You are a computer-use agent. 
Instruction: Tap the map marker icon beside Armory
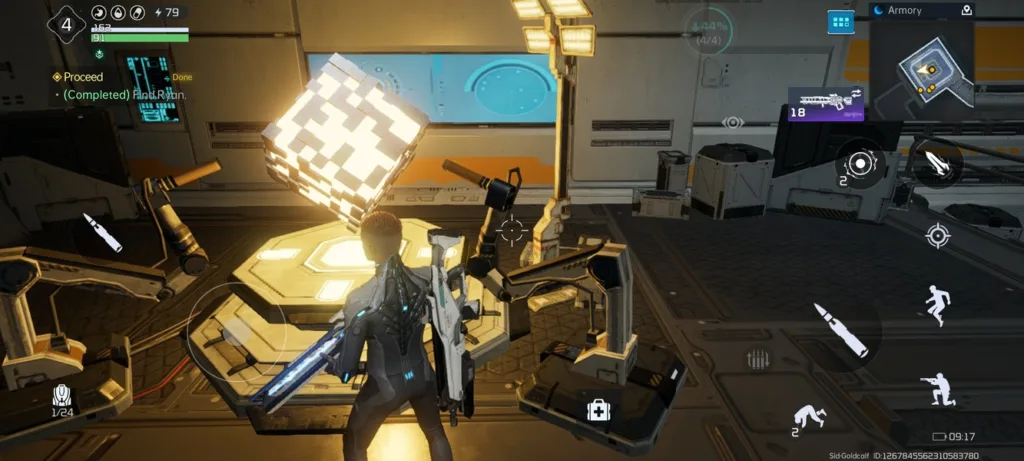[x=966, y=10]
